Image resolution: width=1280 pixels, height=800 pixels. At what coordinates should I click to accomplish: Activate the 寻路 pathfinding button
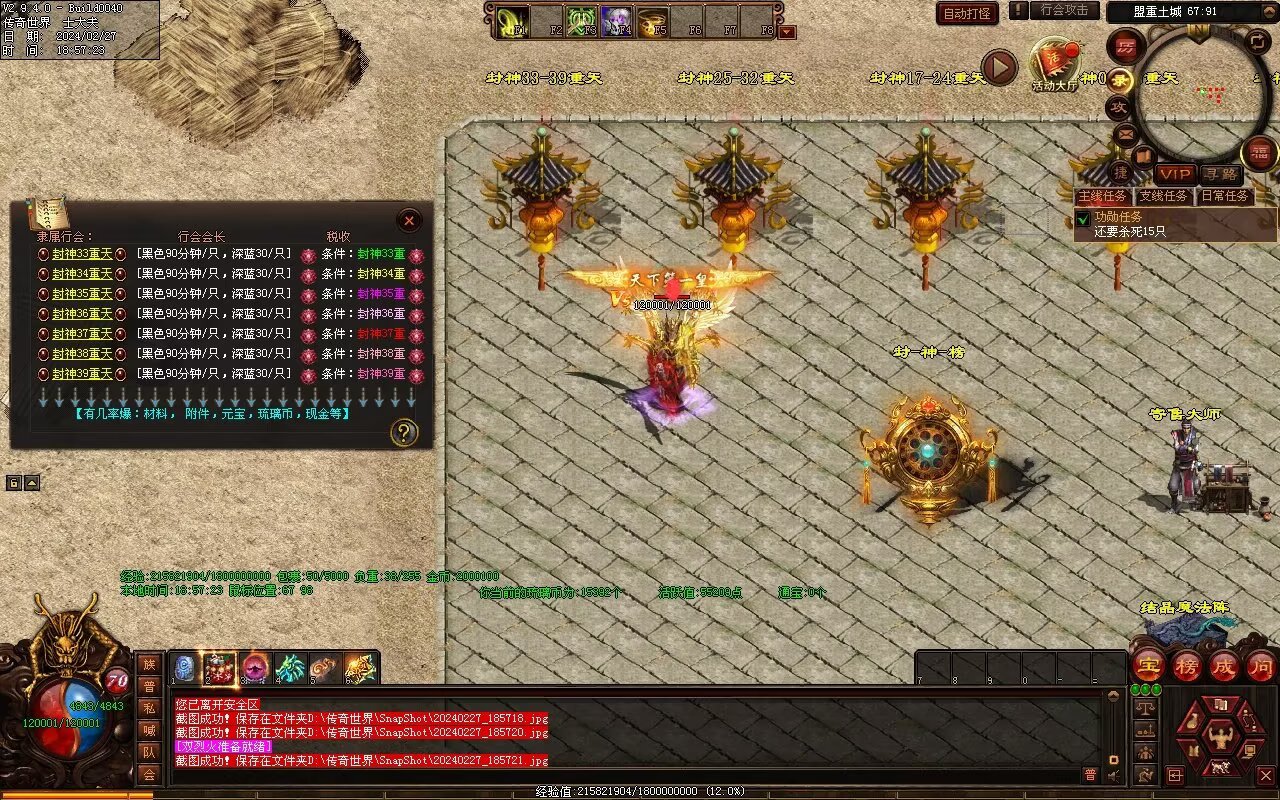tap(1220, 174)
